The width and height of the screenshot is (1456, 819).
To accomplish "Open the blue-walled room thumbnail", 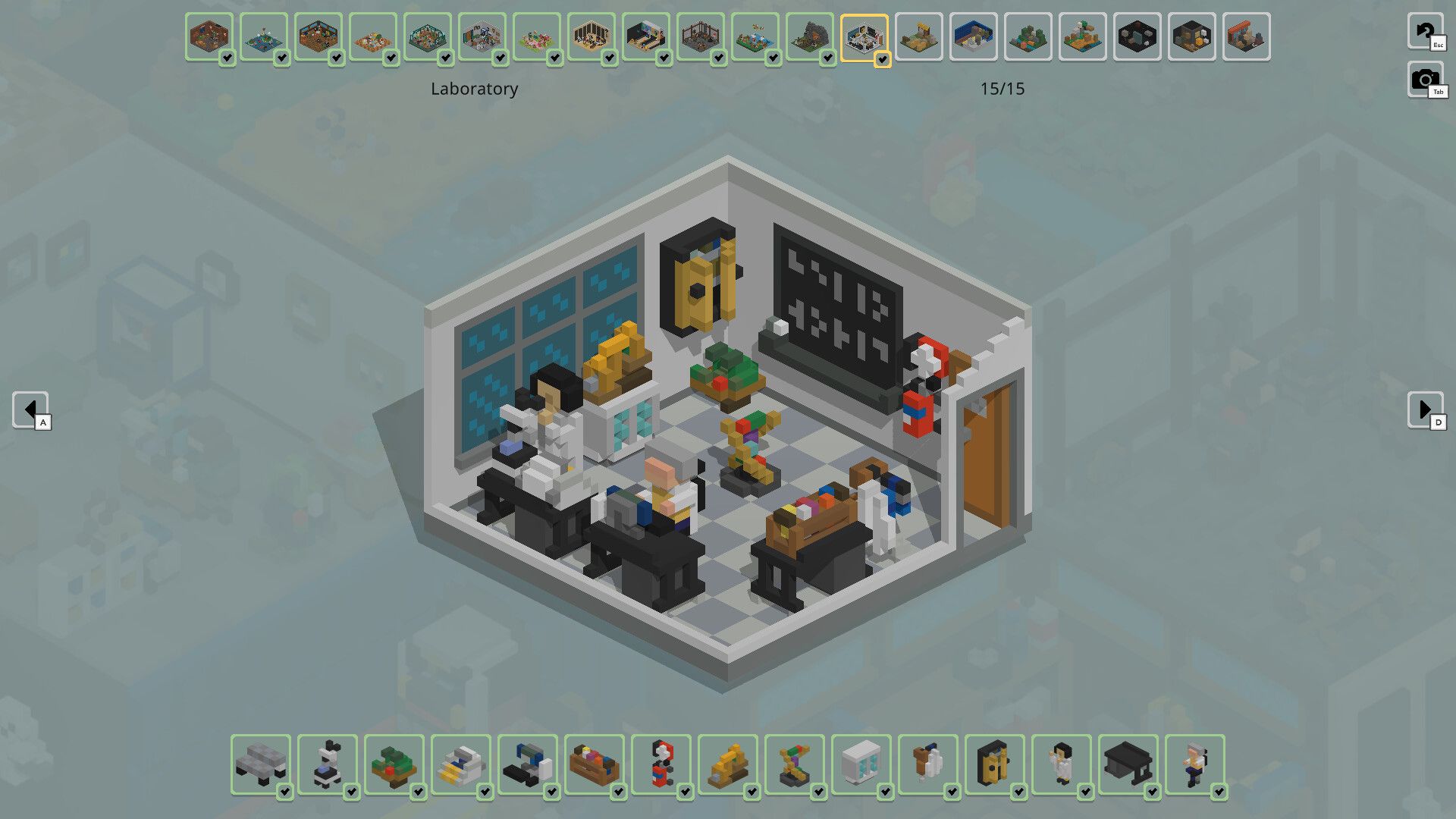I will pyautogui.click(x=974, y=37).
